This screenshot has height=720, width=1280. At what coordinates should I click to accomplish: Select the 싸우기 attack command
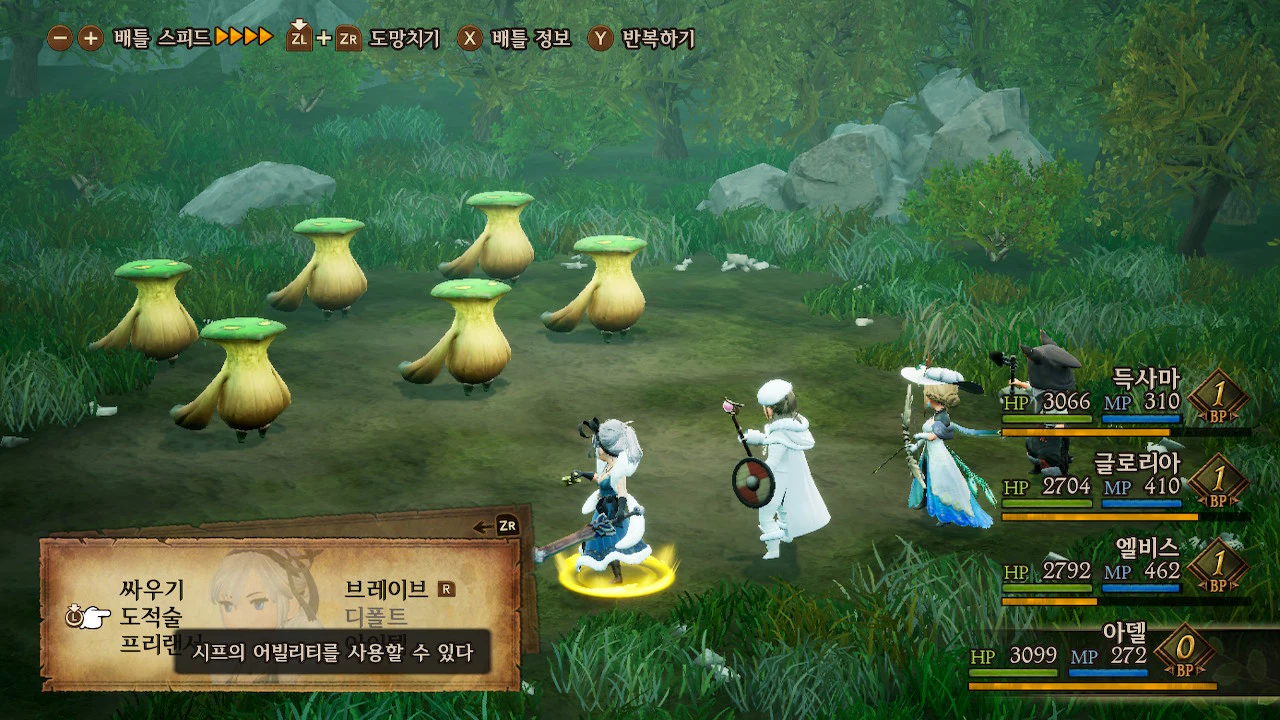tap(152, 590)
